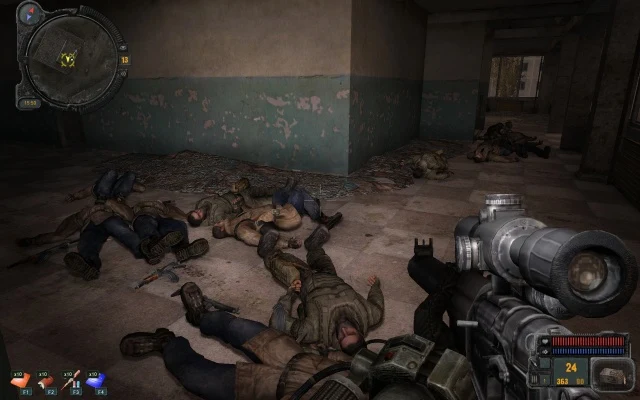The image size is (640, 400).
Task: Click the compass arrow indicator
Action: (30, 11)
